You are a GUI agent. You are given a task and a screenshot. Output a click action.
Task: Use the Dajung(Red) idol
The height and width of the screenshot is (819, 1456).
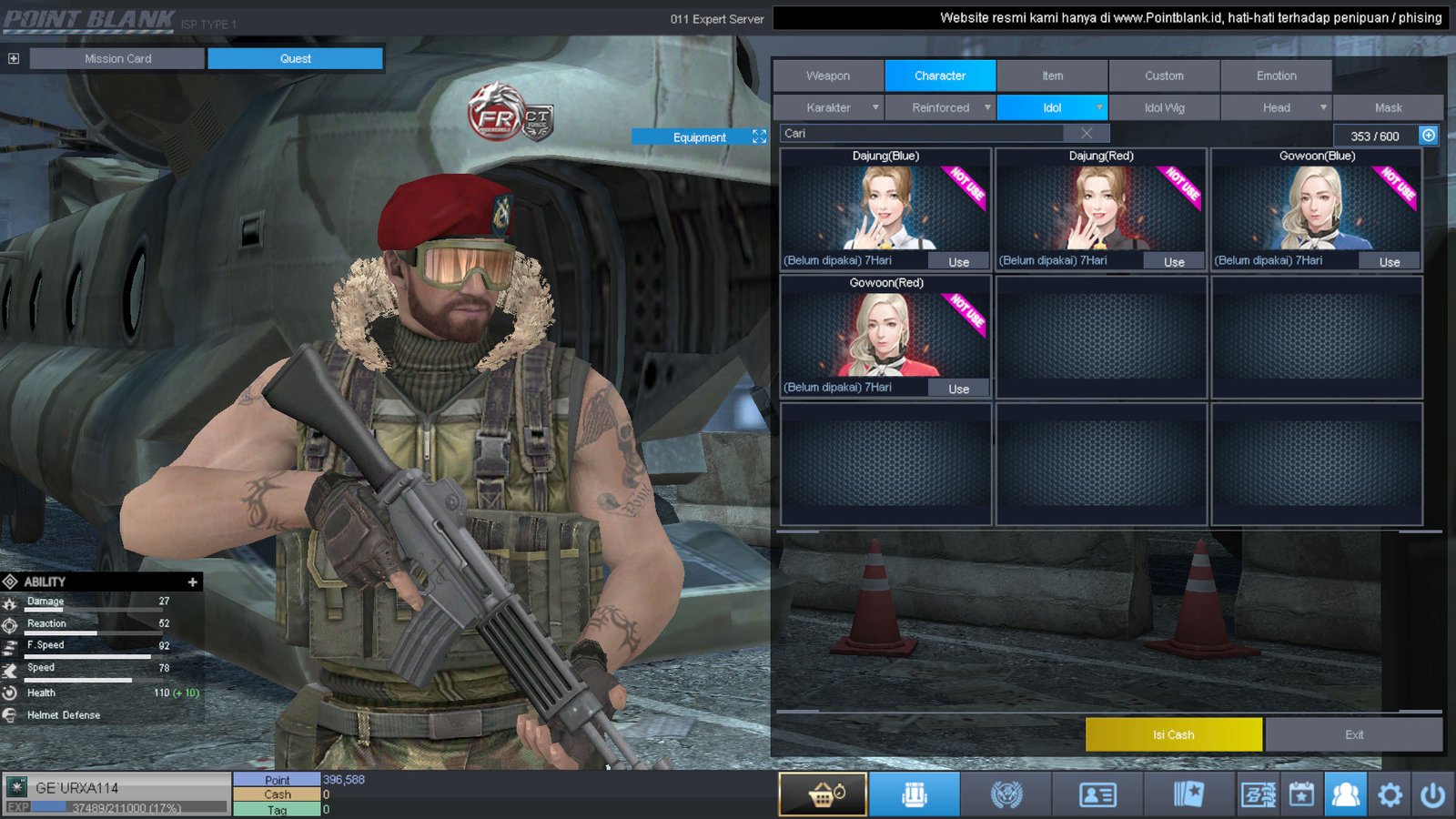coord(1174,262)
